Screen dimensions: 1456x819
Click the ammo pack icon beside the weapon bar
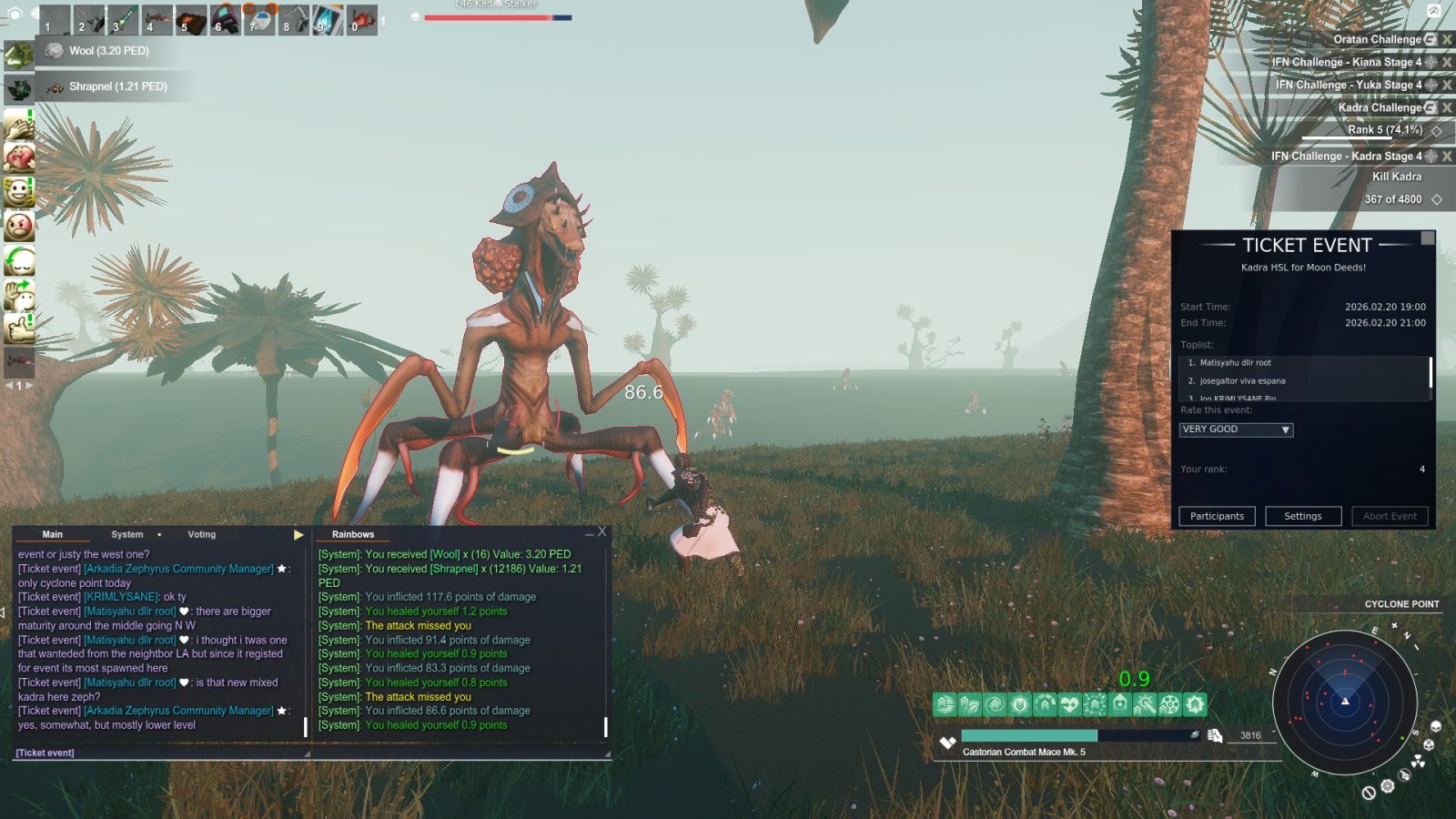coord(1216,735)
